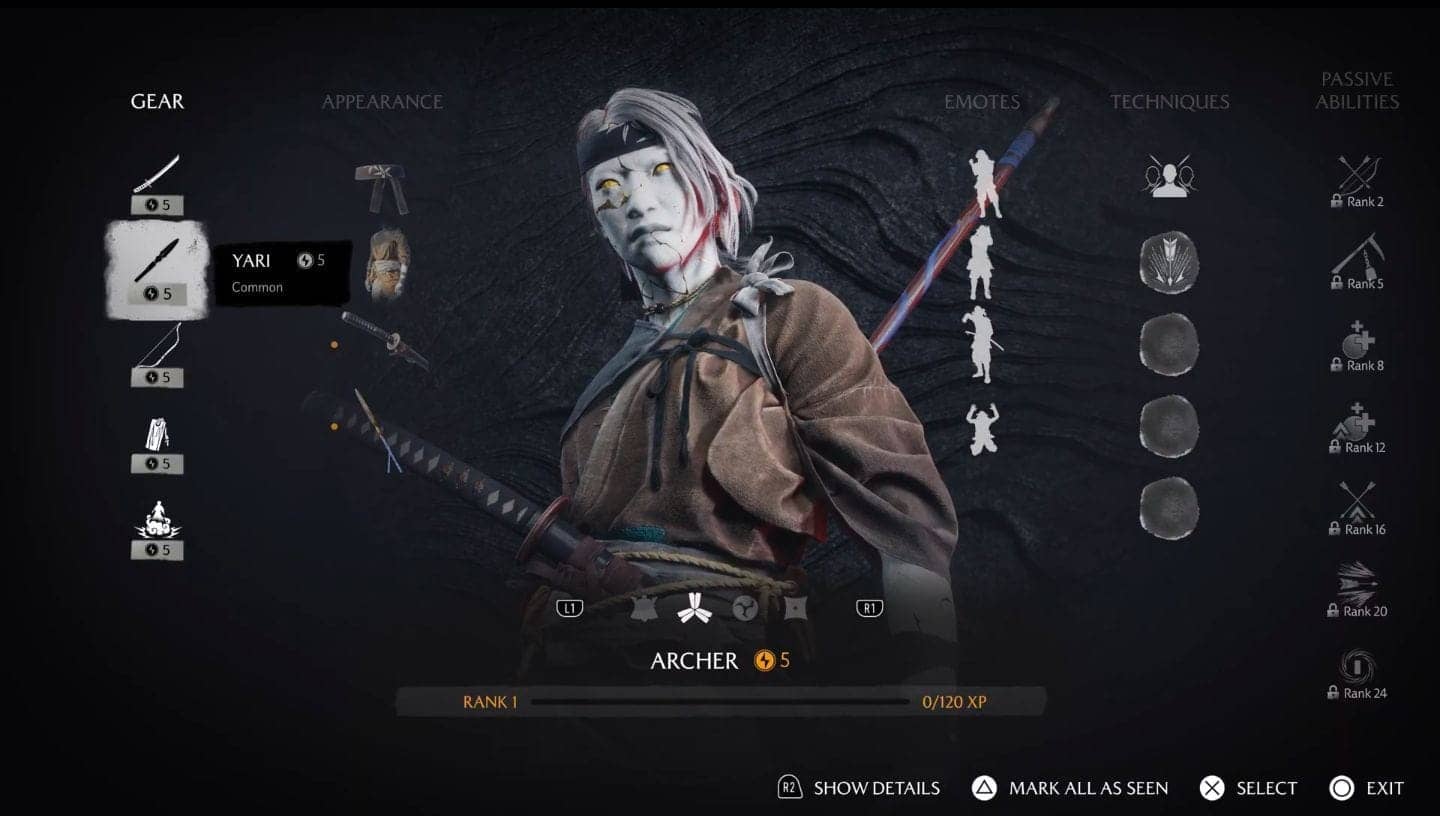This screenshot has height=816, width=1440.
Task: Select the arrow volley technique icon
Action: (1169, 262)
